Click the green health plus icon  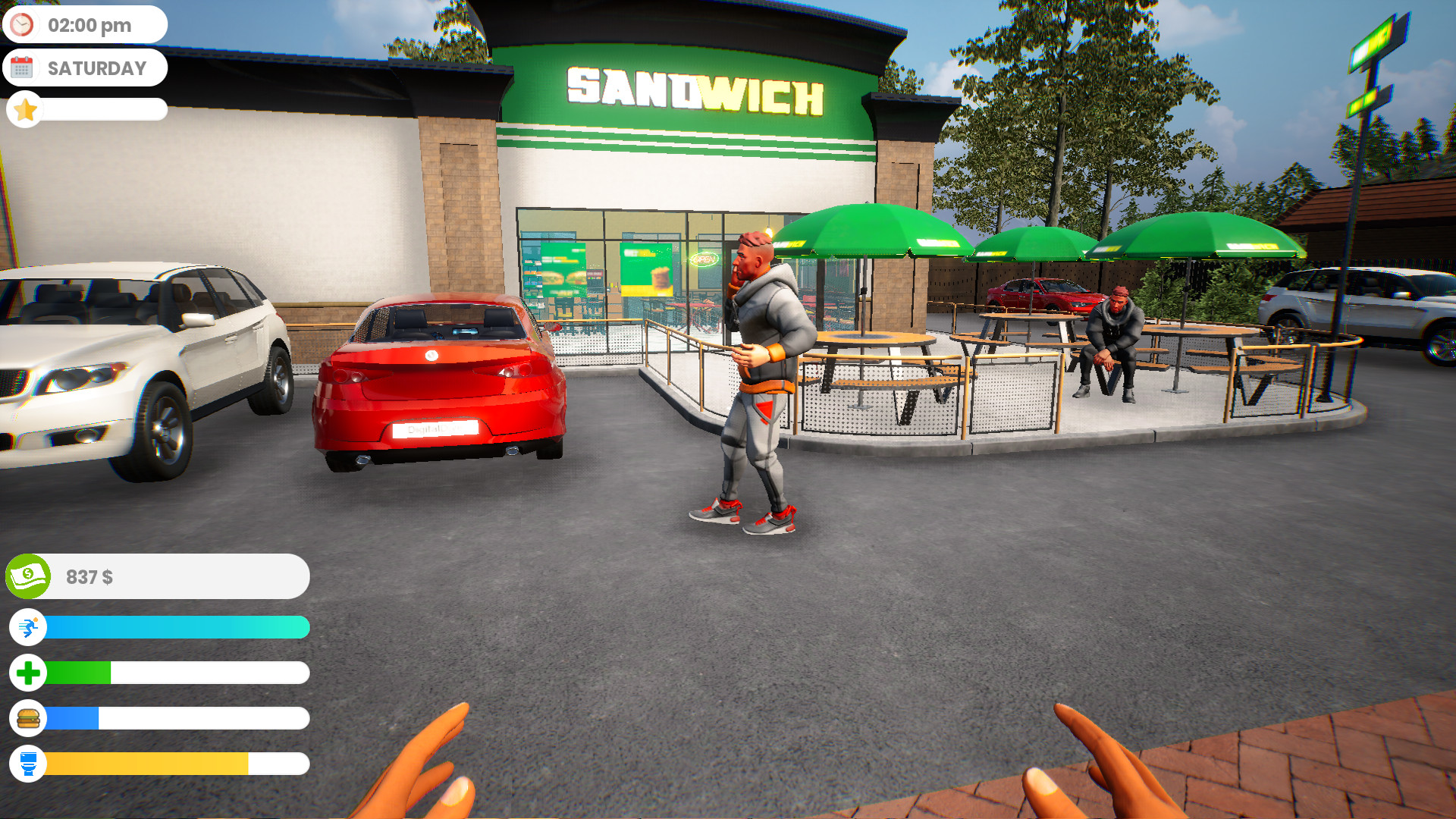(x=28, y=673)
